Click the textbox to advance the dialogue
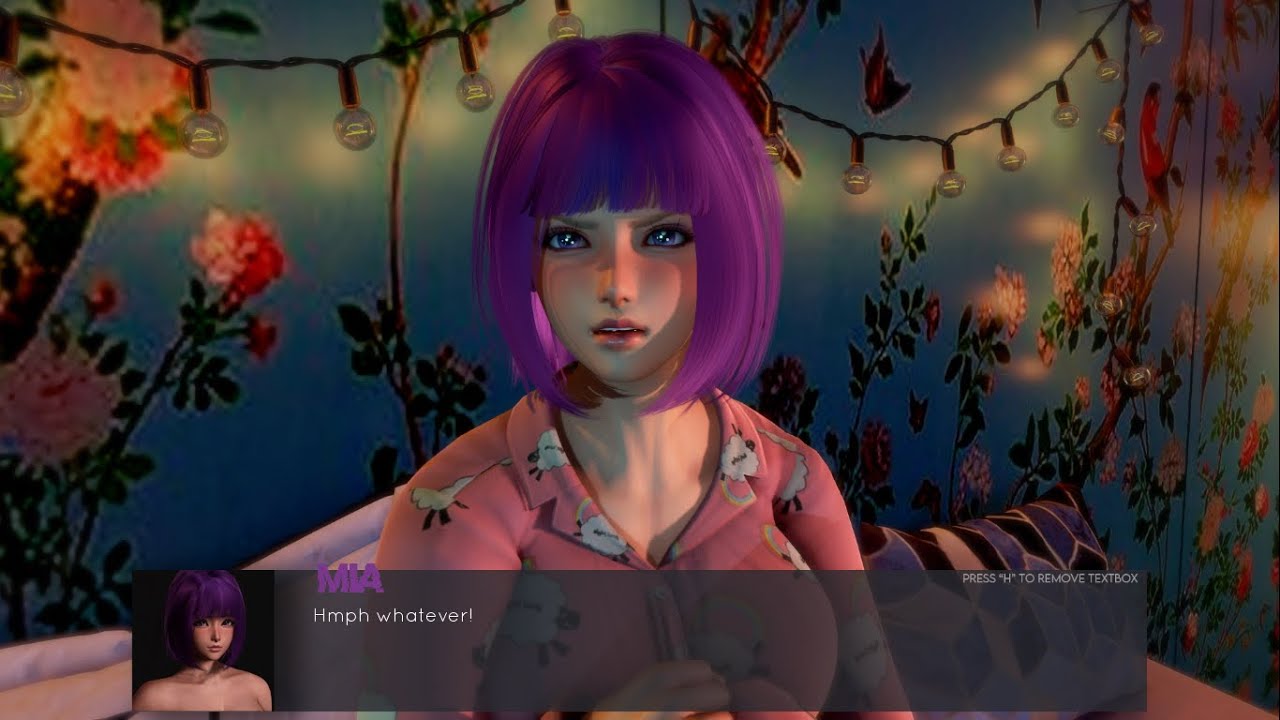This screenshot has width=1280, height=720. [x=640, y=650]
